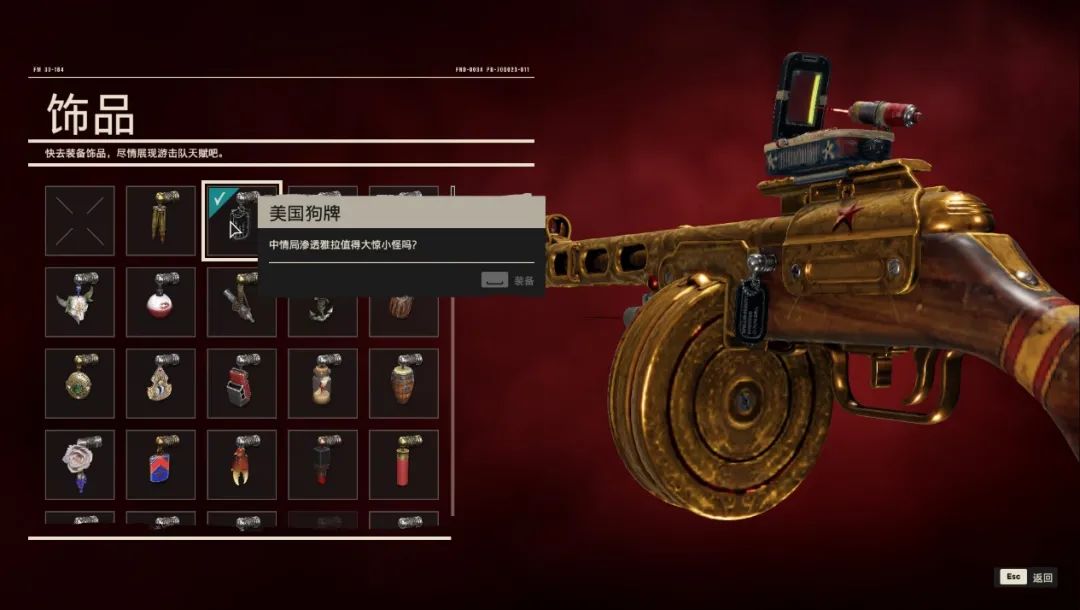Select the red and blue shield charm

click(x=161, y=465)
